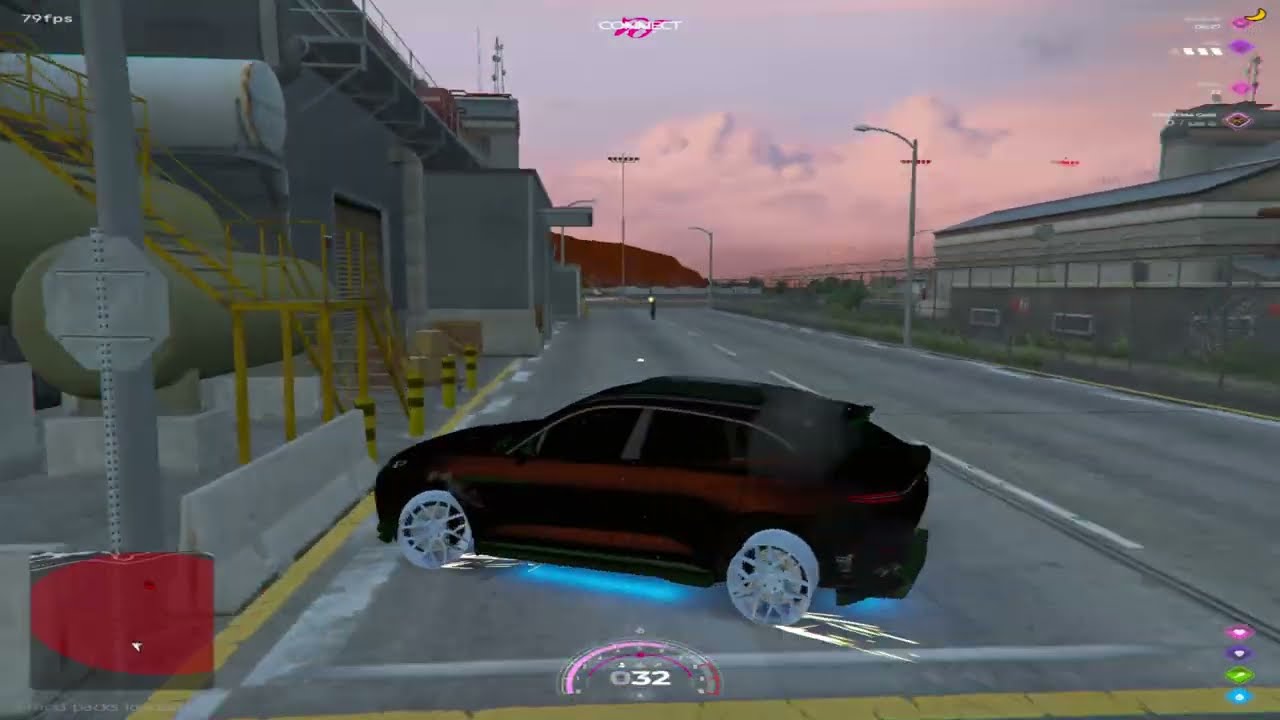Click the diamond-framed objective icon

coord(1240,121)
